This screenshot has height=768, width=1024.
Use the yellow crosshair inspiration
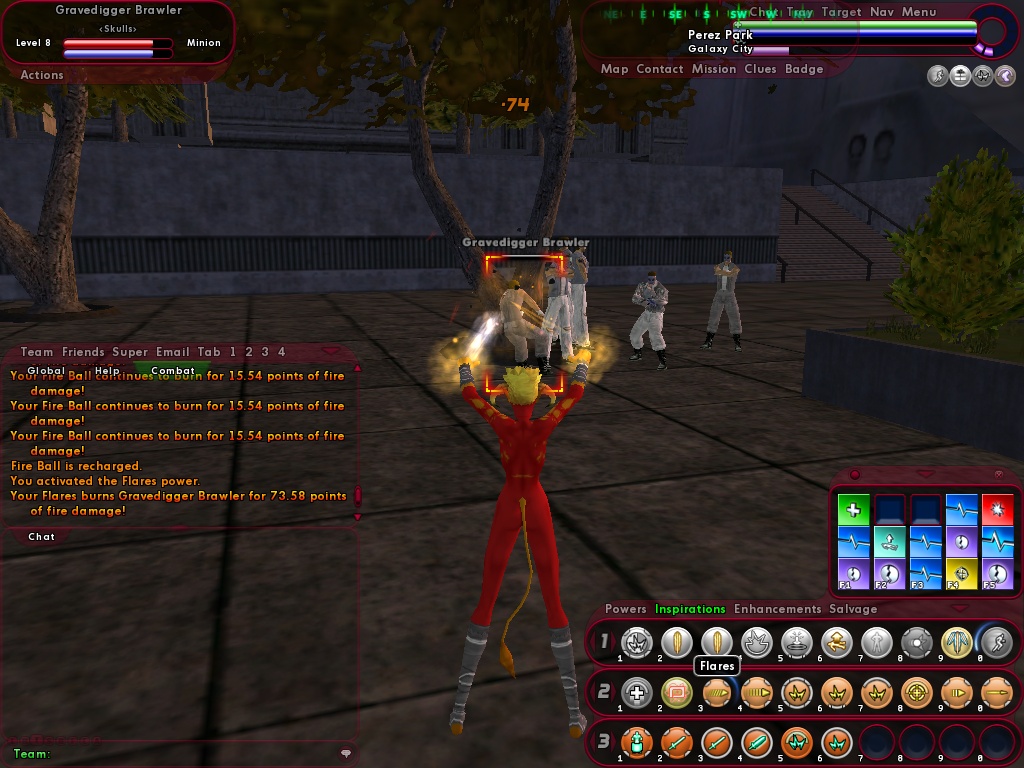pos(961,574)
